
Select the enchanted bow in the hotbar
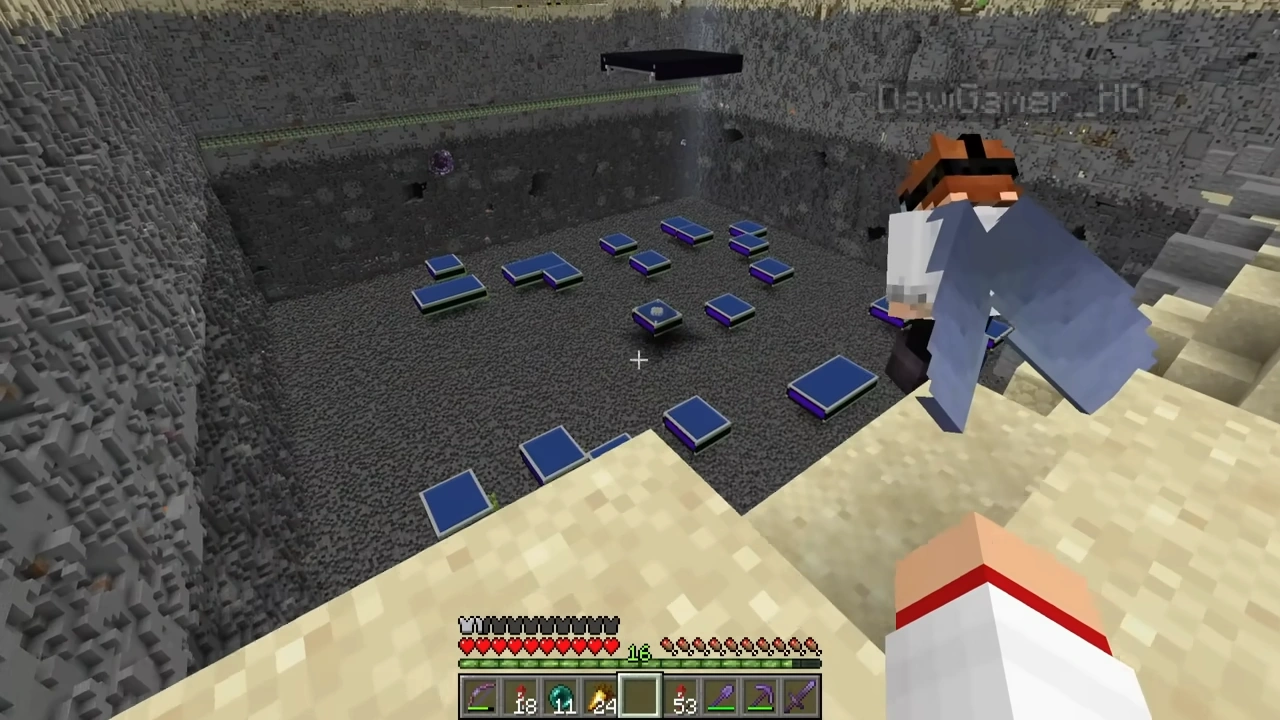point(483,695)
